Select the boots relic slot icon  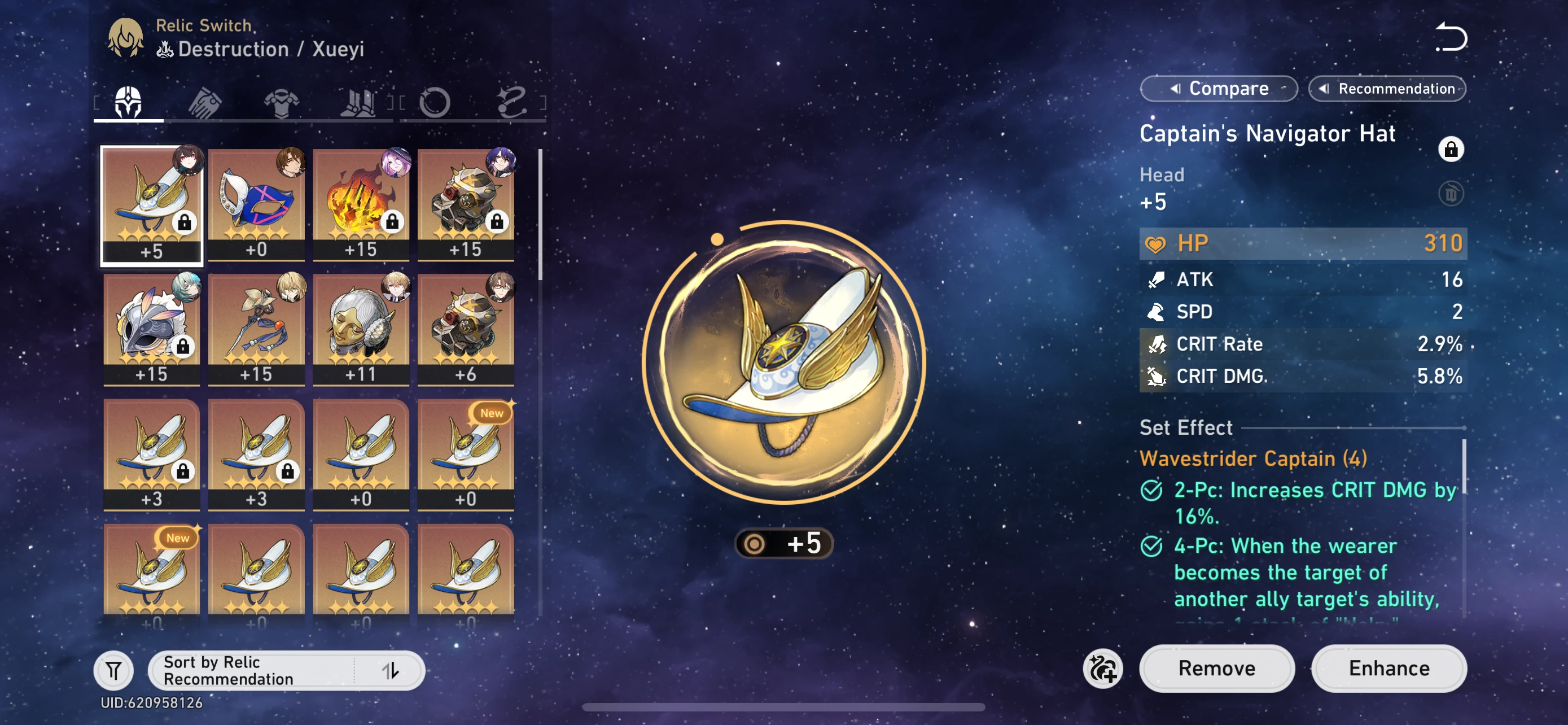[x=359, y=101]
